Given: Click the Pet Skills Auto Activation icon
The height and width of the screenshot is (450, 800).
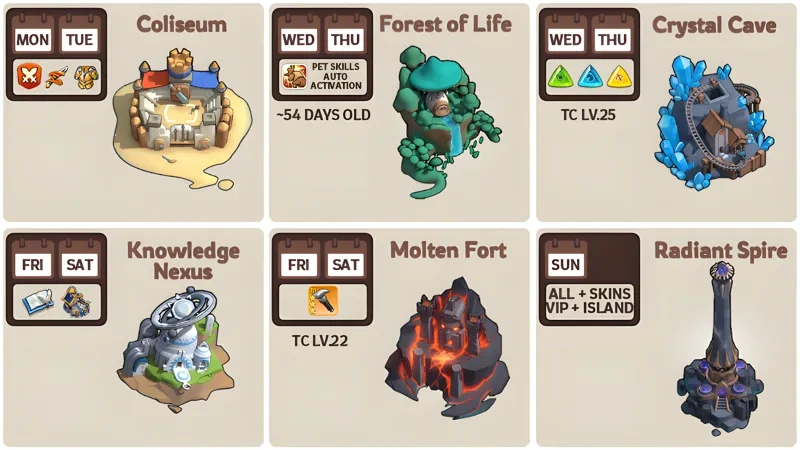Looking at the screenshot, I should pyautogui.click(x=294, y=75).
